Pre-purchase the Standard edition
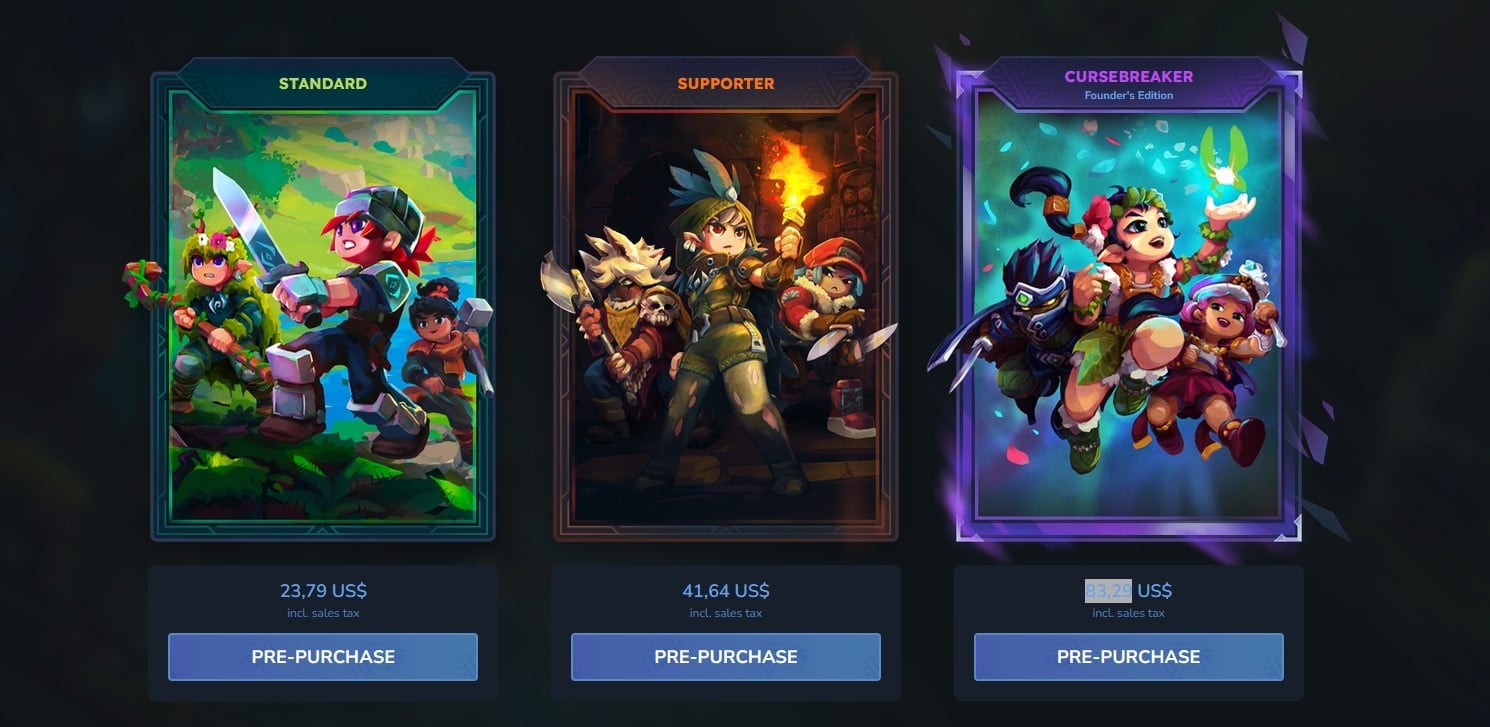This screenshot has height=727, width=1490. tap(323, 657)
